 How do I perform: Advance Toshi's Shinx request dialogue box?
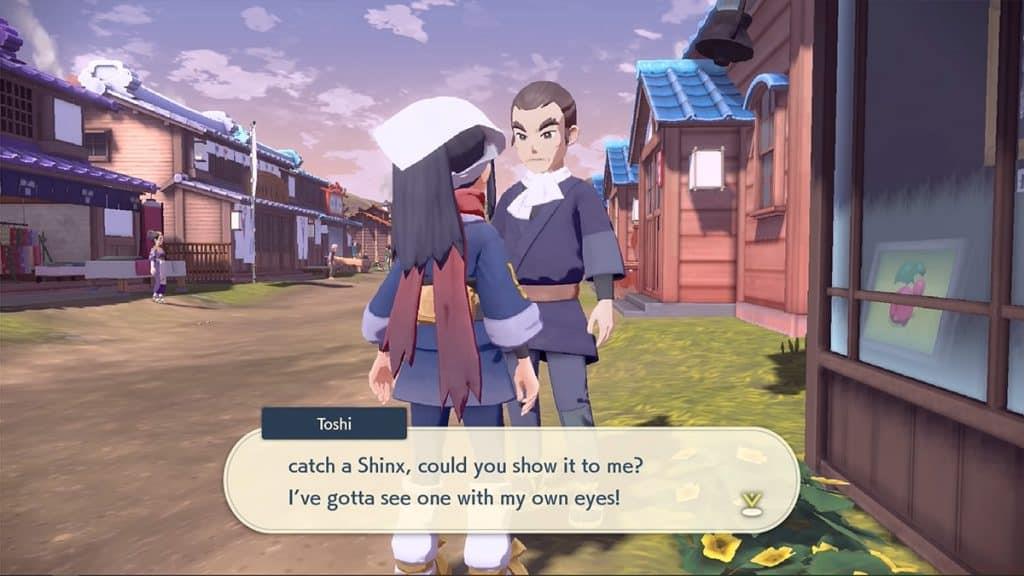(x=510, y=481)
